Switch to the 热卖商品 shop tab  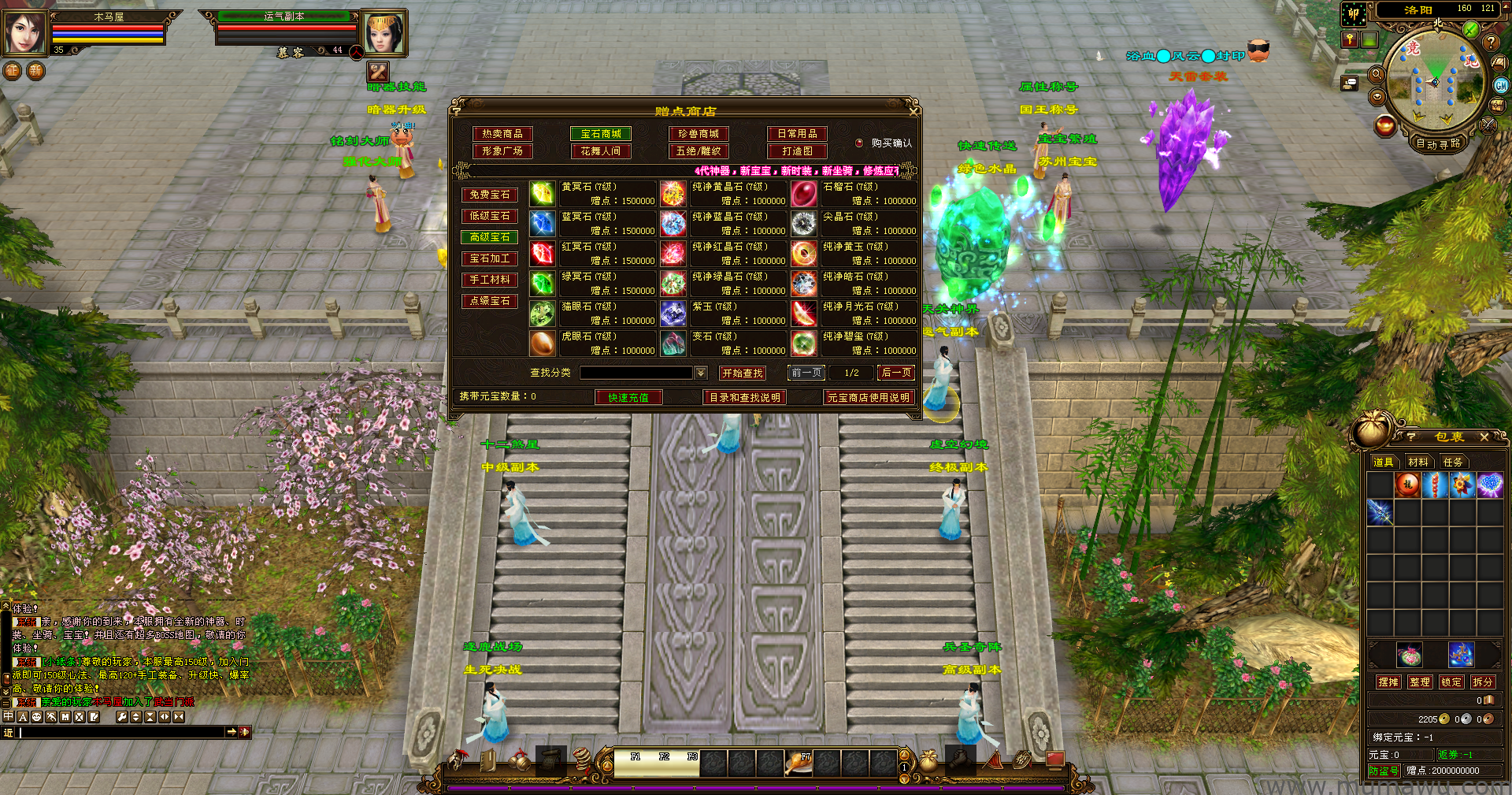coord(502,134)
